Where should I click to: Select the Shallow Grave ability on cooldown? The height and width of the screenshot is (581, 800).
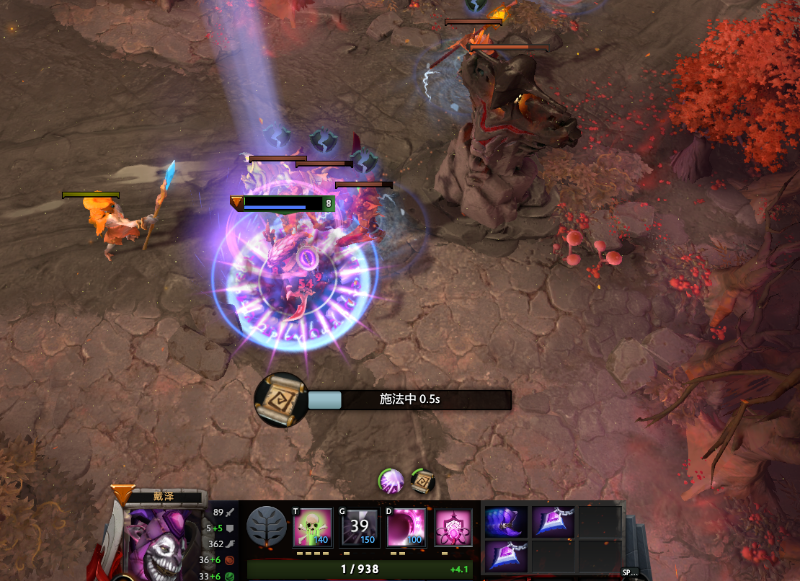[359, 527]
